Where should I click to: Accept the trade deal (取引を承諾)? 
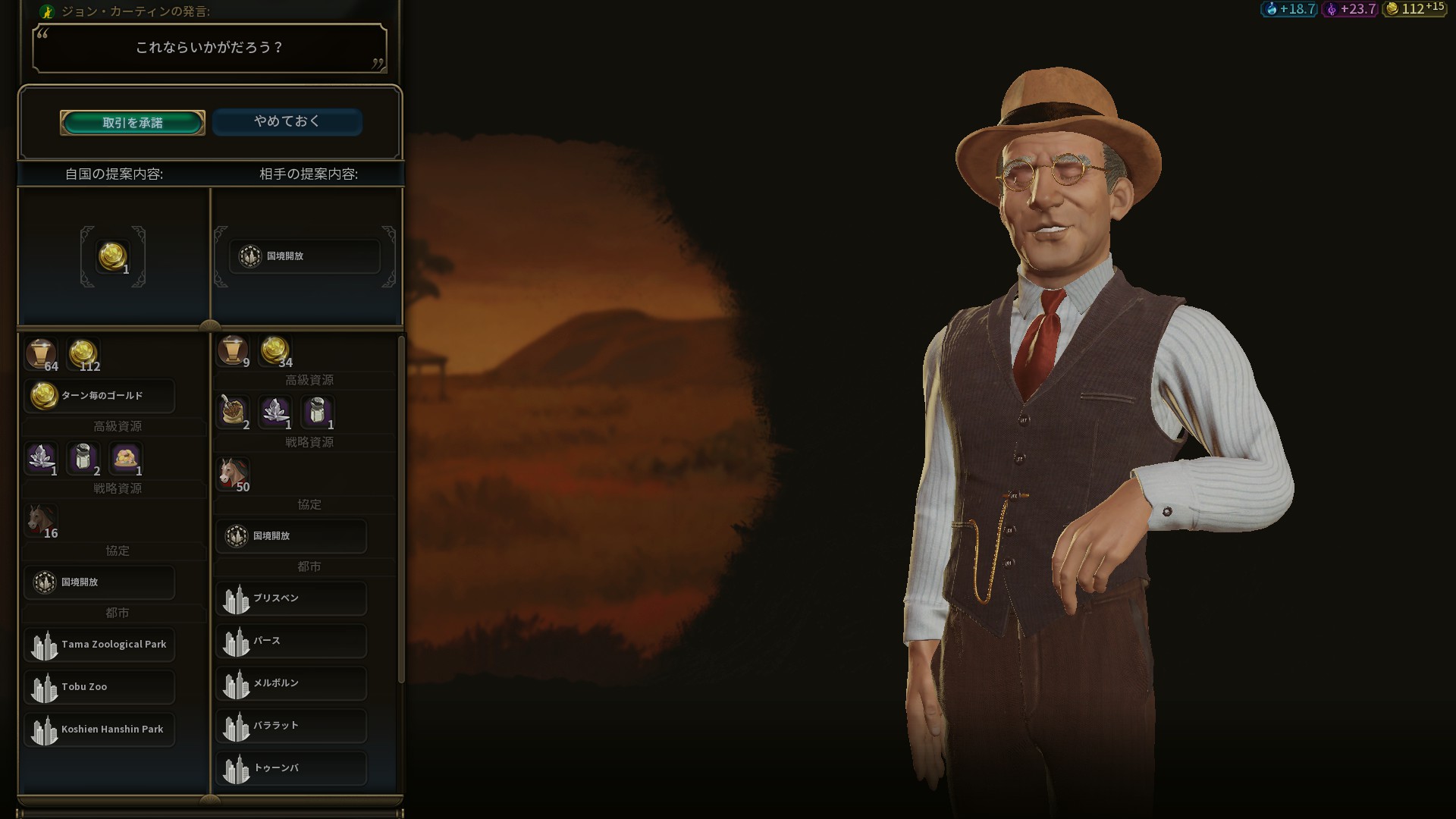click(133, 123)
